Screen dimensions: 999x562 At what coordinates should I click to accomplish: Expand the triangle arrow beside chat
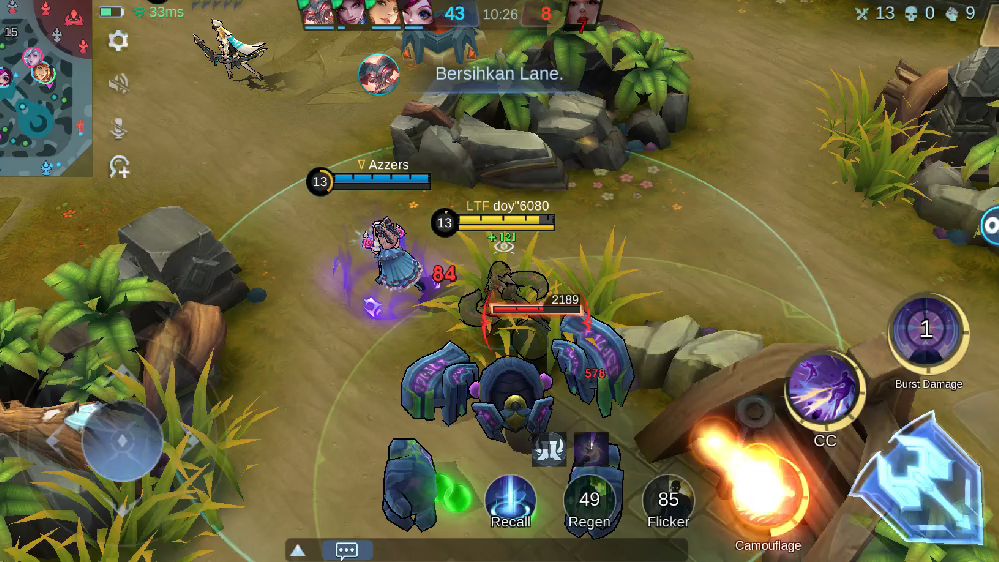297,550
